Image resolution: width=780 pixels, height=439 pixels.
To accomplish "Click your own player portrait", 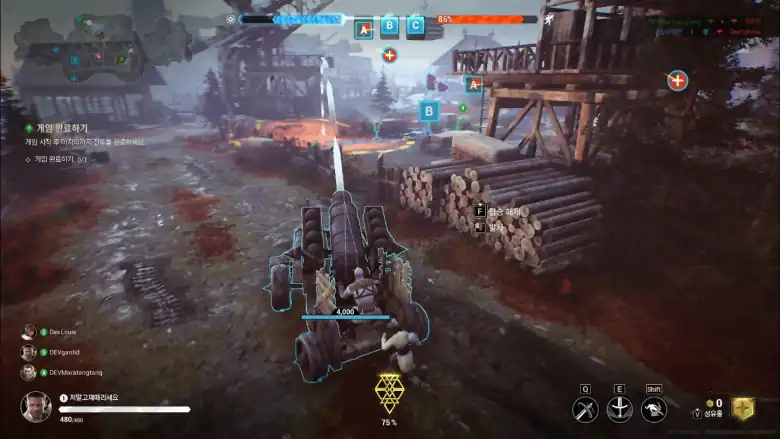I will (35, 406).
